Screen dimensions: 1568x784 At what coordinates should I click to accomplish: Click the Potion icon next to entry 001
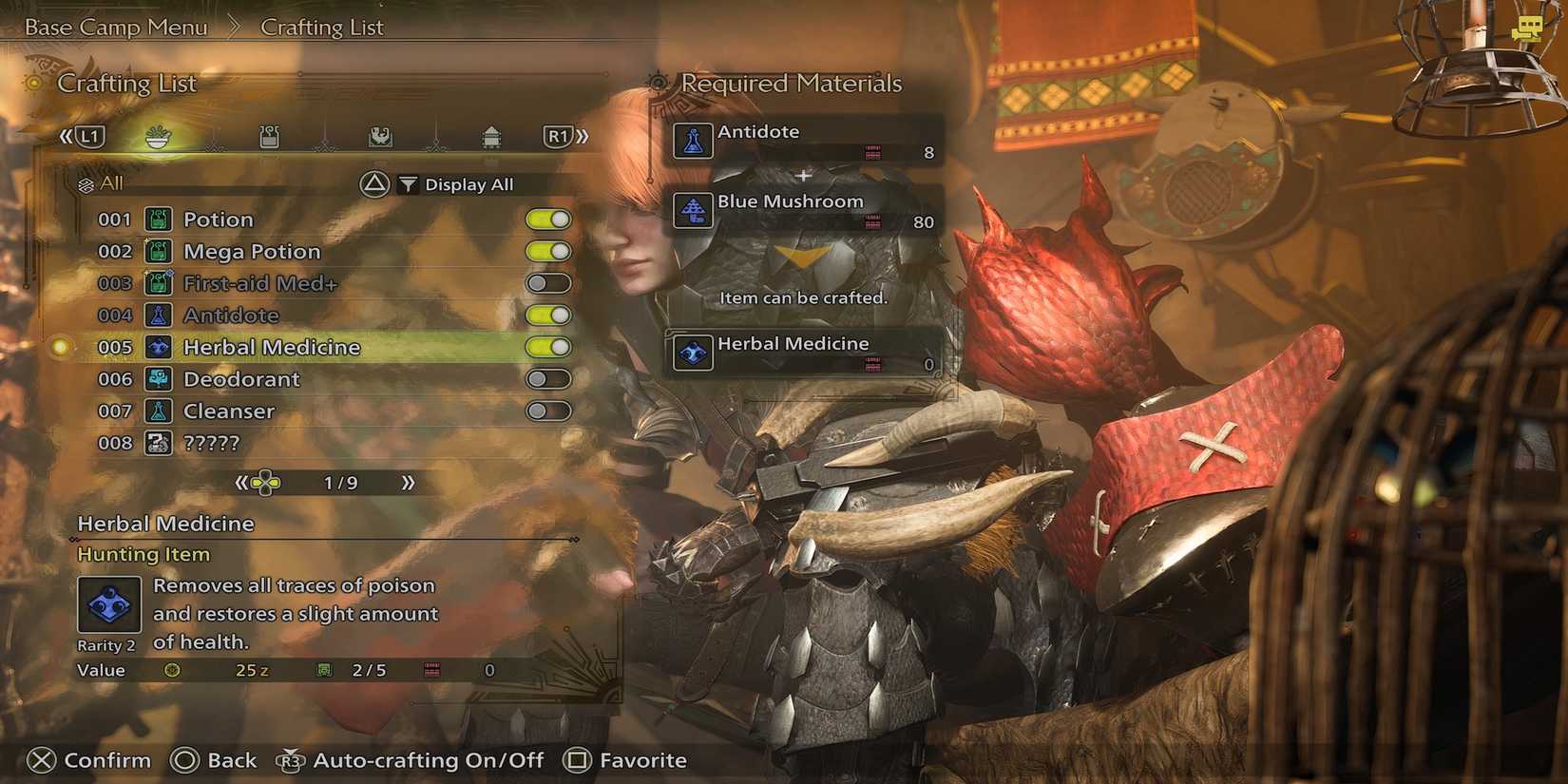(158, 220)
